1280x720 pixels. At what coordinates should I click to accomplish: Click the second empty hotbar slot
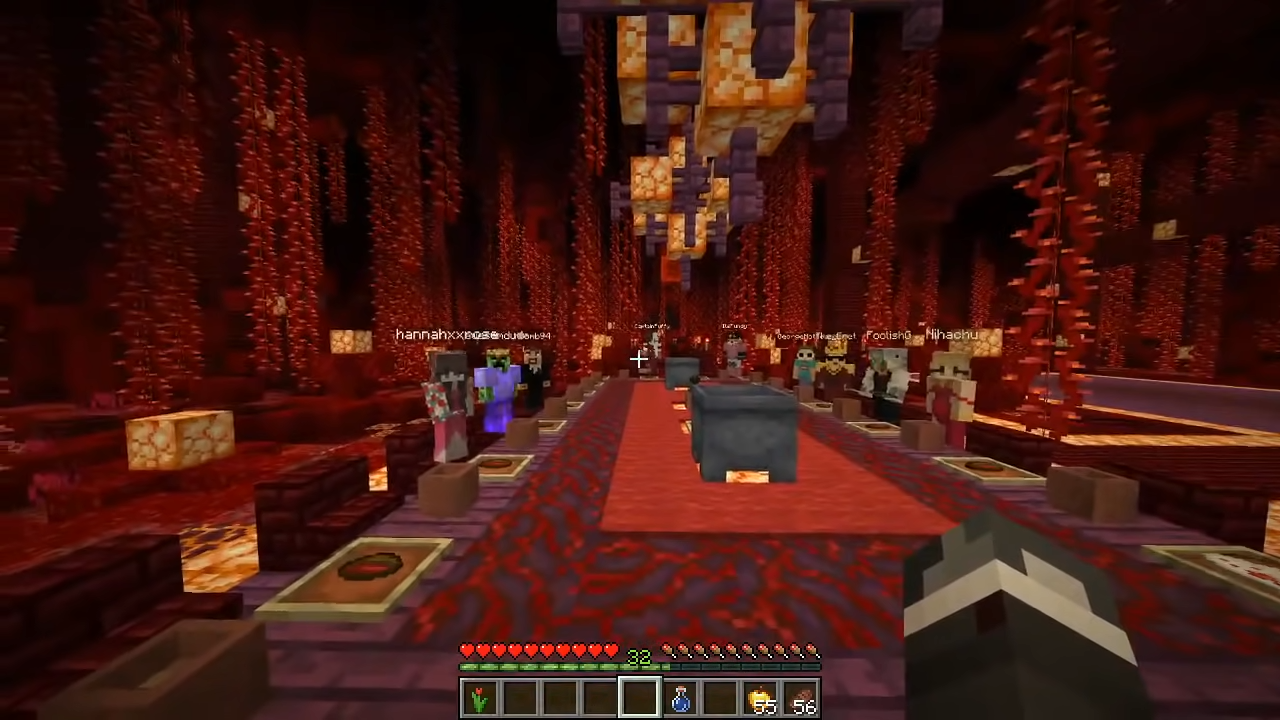click(x=519, y=698)
